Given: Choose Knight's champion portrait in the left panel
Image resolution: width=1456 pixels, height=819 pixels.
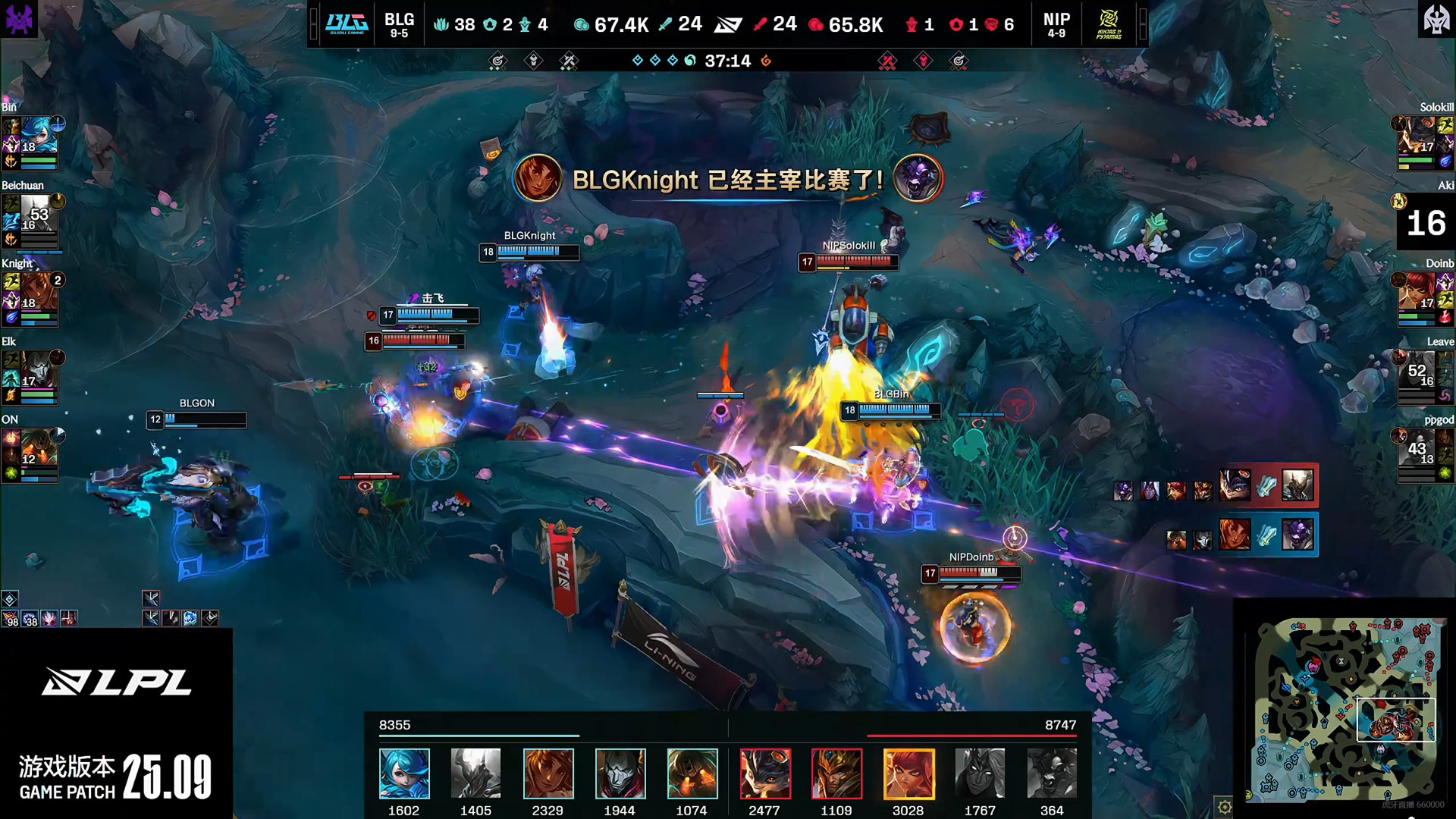Looking at the screenshot, I should point(36,291).
